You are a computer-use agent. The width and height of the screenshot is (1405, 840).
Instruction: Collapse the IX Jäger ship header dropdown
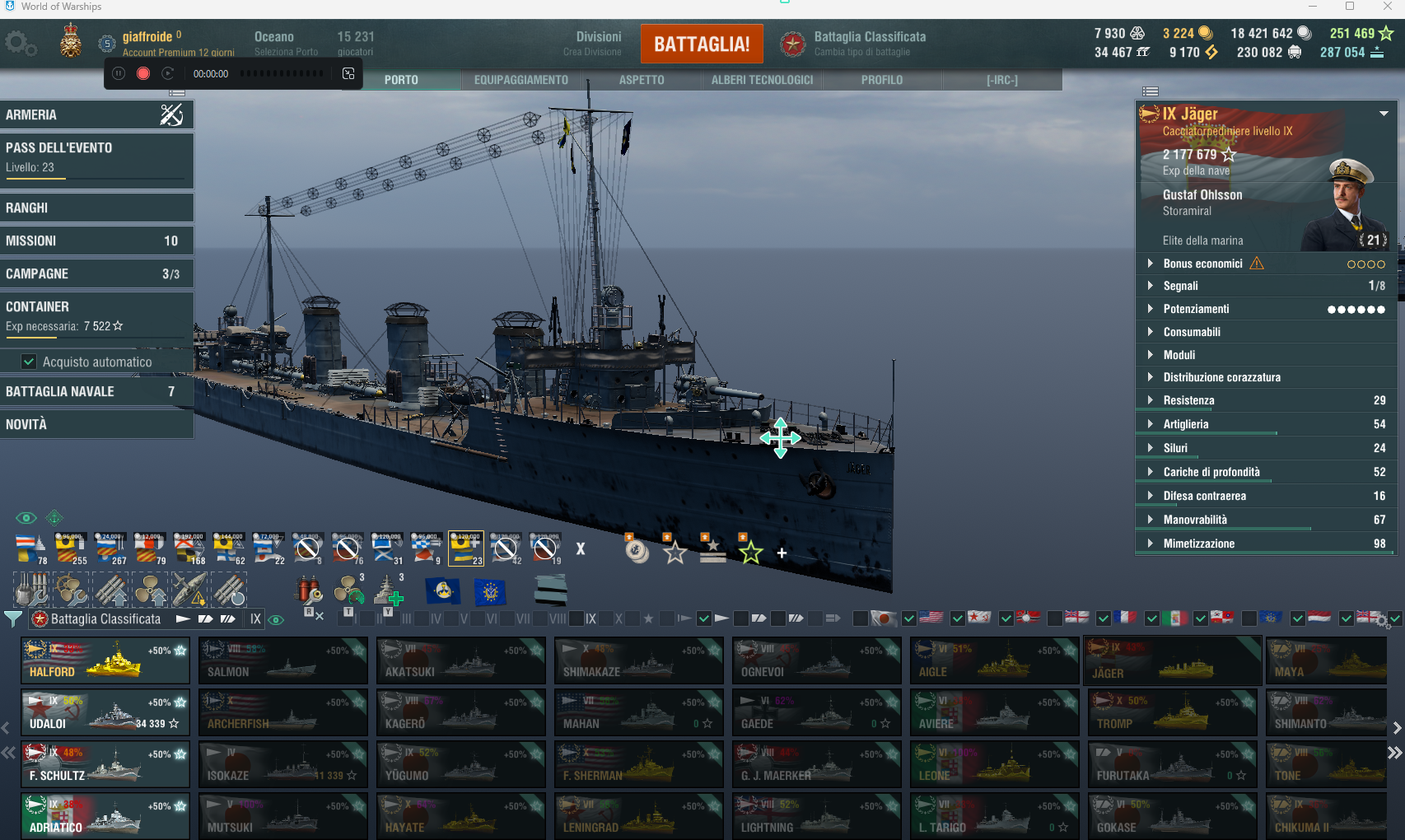pyautogui.click(x=1382, y=114)
